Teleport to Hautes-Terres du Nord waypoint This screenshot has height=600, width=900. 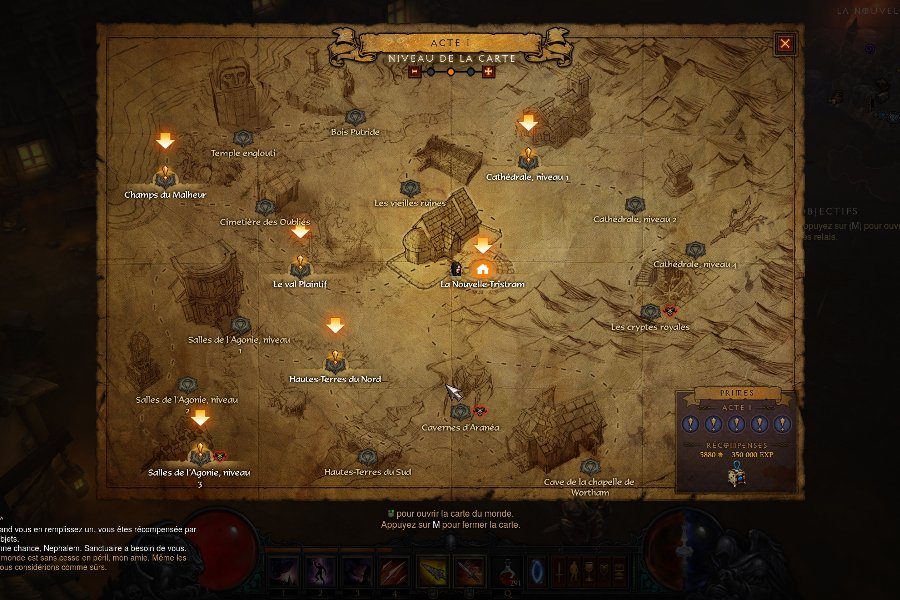pyautogui.click(x=335, y=362)
